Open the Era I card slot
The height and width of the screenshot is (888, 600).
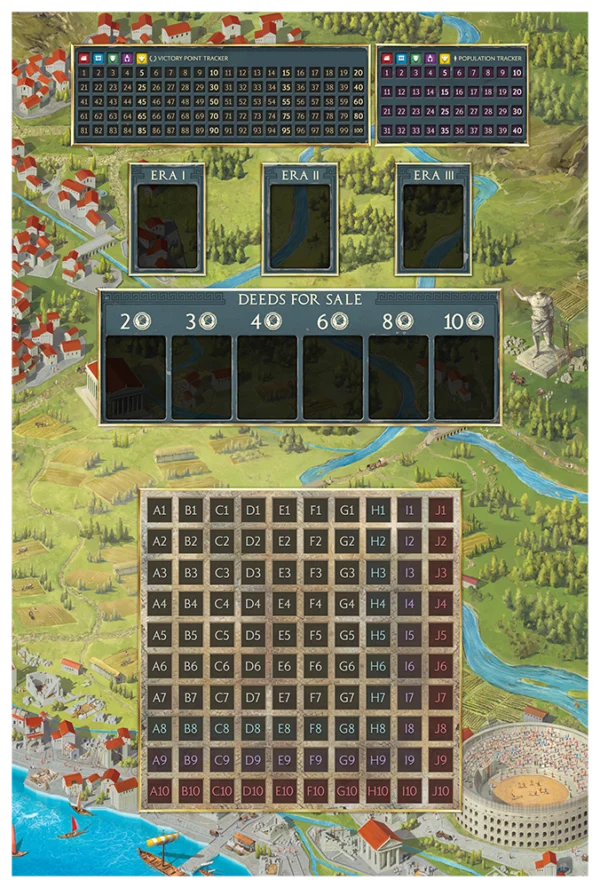(167, 226)
